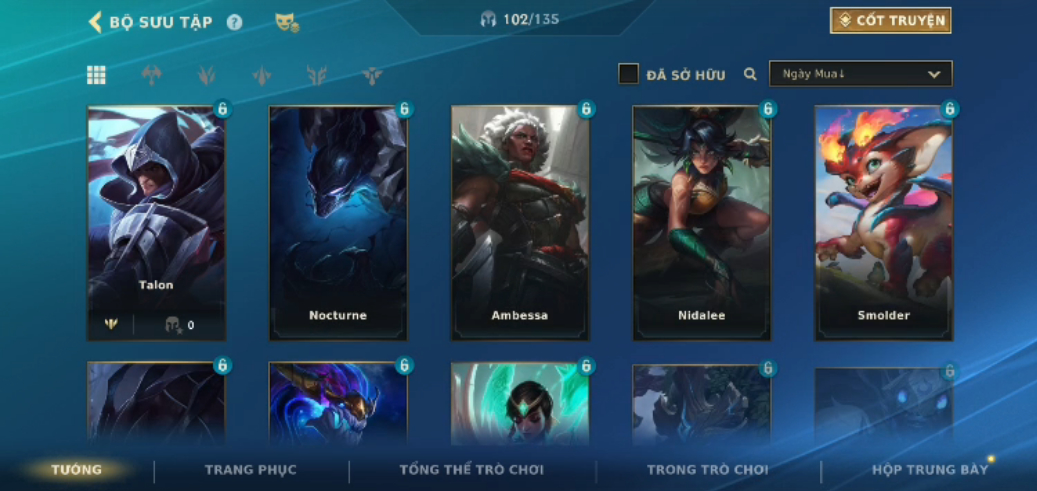The width and height of the screenshot is (1037, 491).
Task: Open the question mark help icon
Action: click(234, 22)
